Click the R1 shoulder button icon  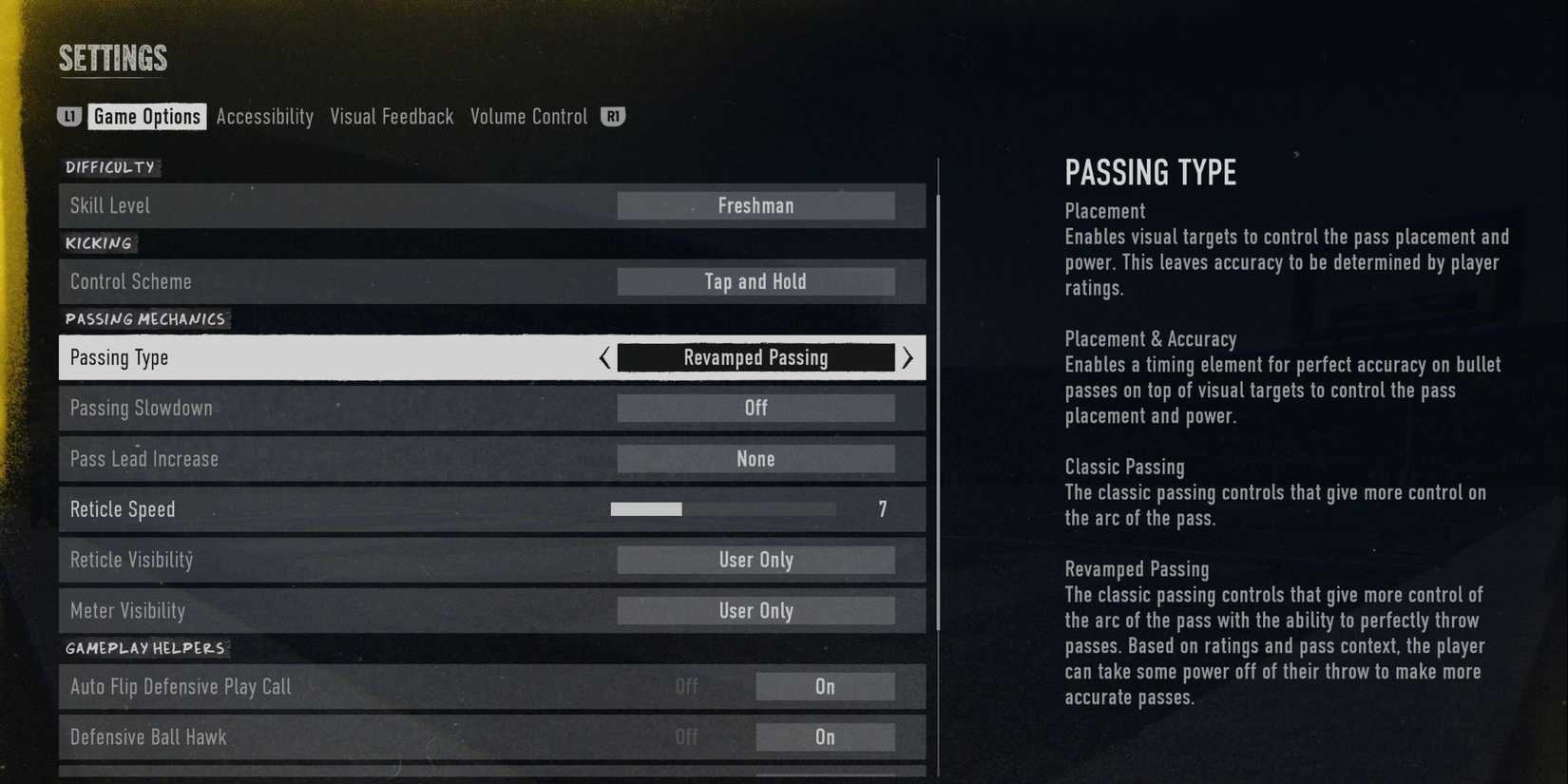coord(613,116)
